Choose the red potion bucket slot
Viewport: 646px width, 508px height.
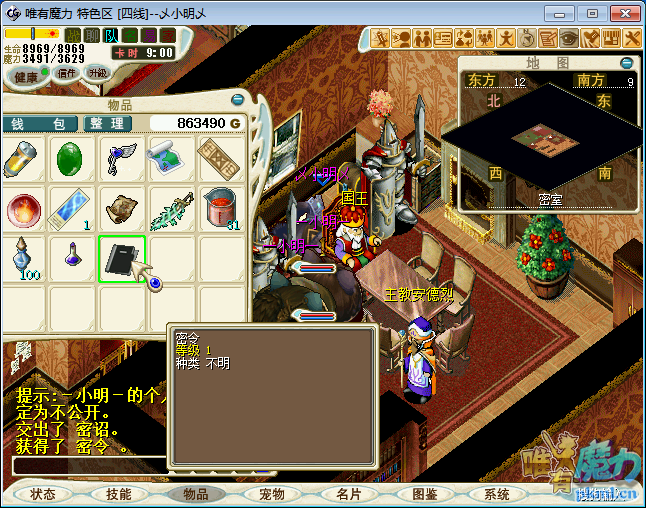[x=219, y=208]
